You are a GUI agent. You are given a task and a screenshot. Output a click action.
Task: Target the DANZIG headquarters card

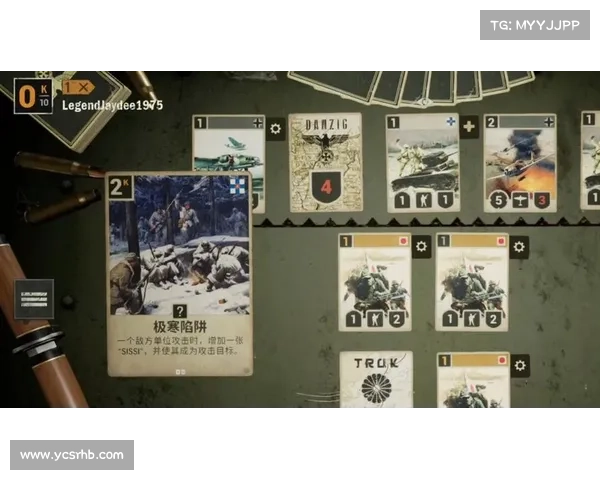(x=325, y=161)
